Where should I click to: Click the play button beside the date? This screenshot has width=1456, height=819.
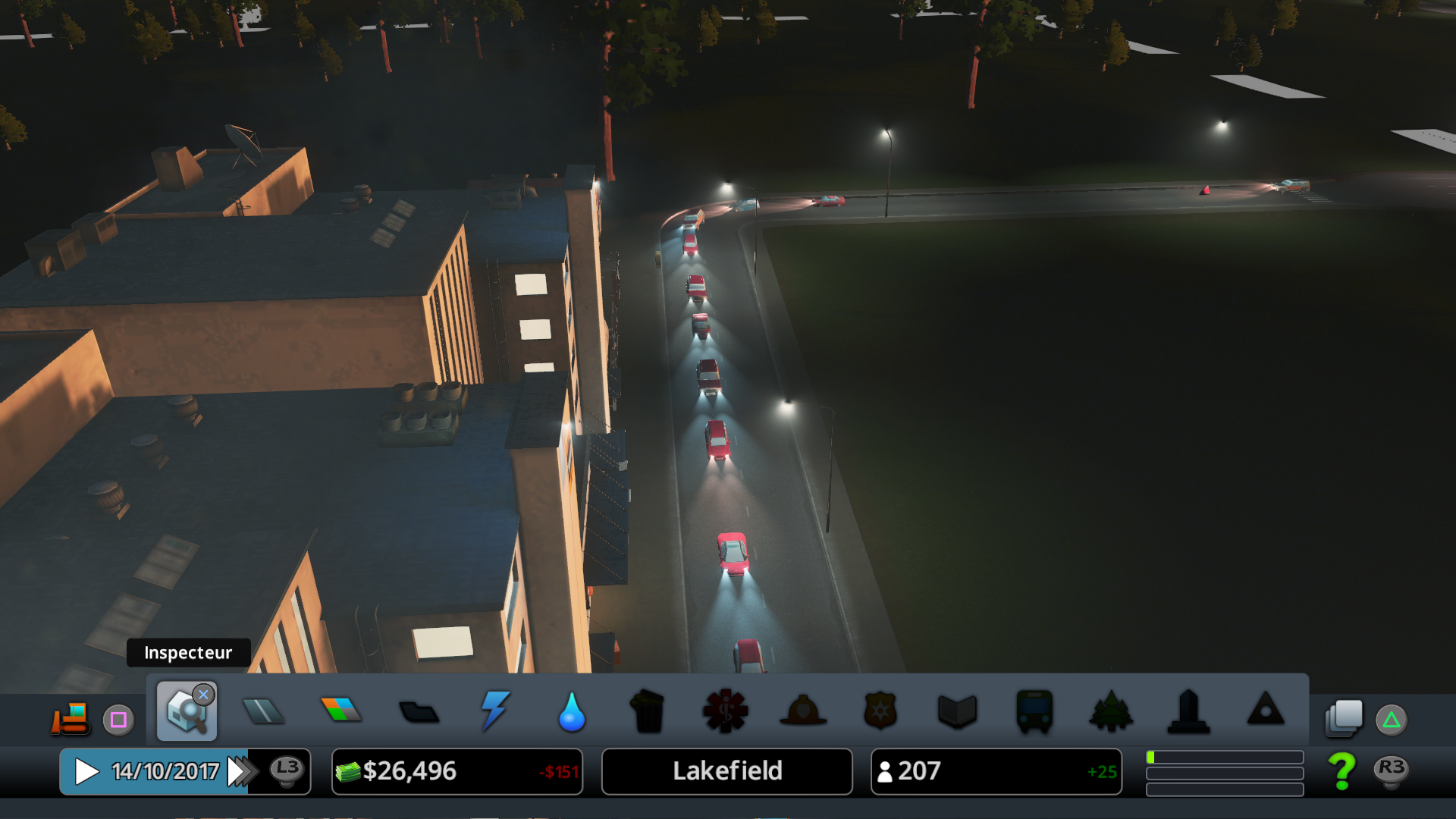(86, 772)
